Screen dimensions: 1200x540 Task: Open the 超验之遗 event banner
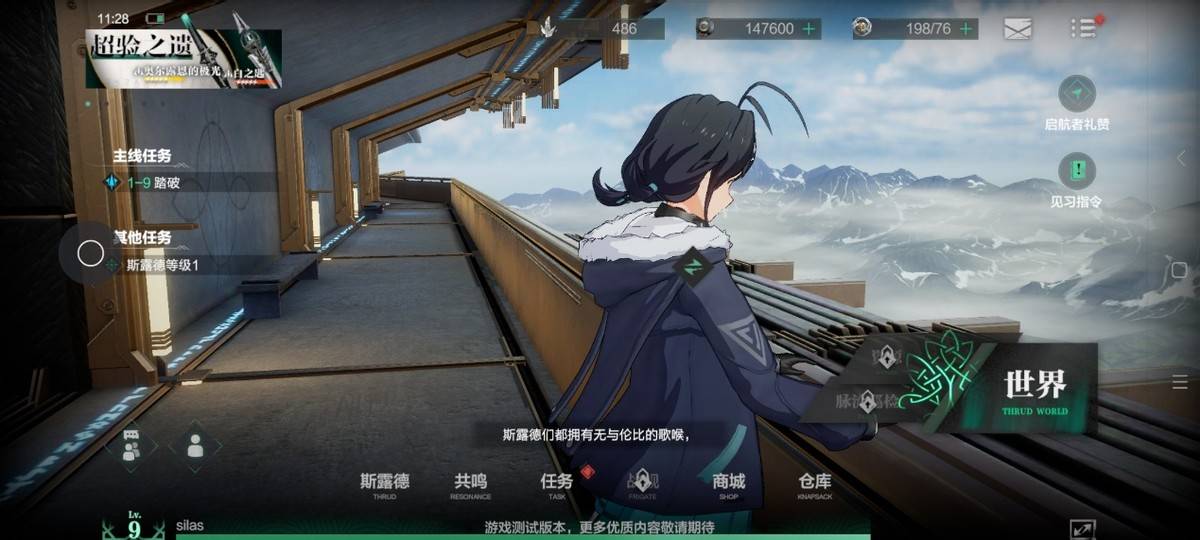(183, 58)
